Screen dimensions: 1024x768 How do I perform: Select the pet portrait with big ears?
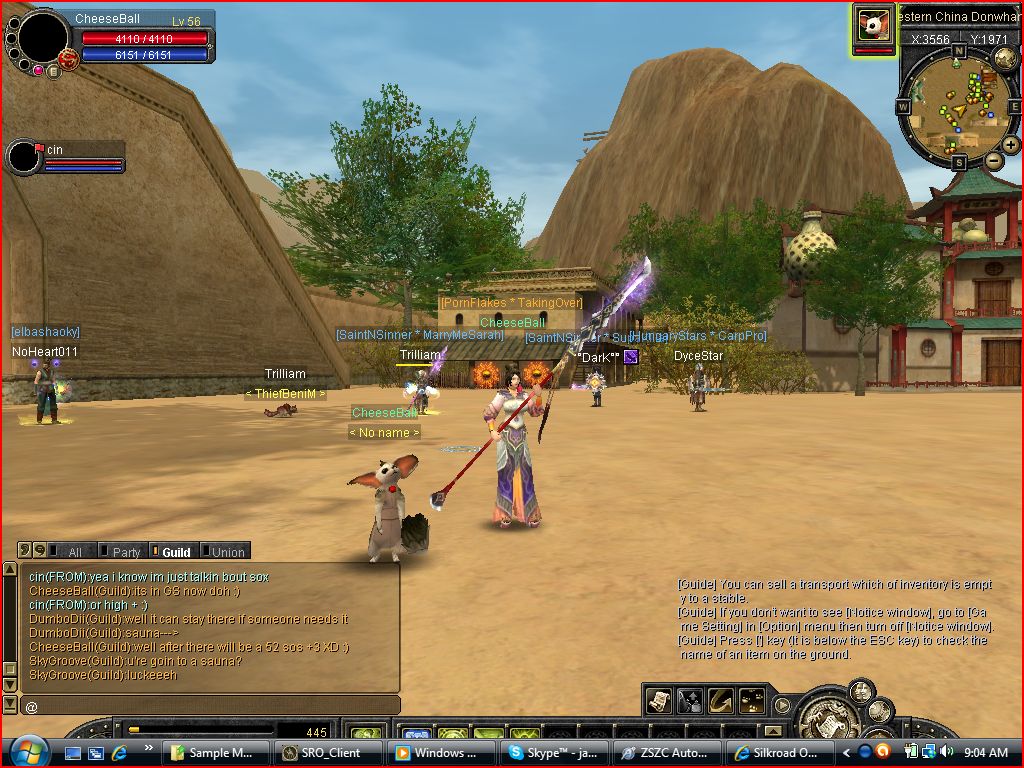873,25
